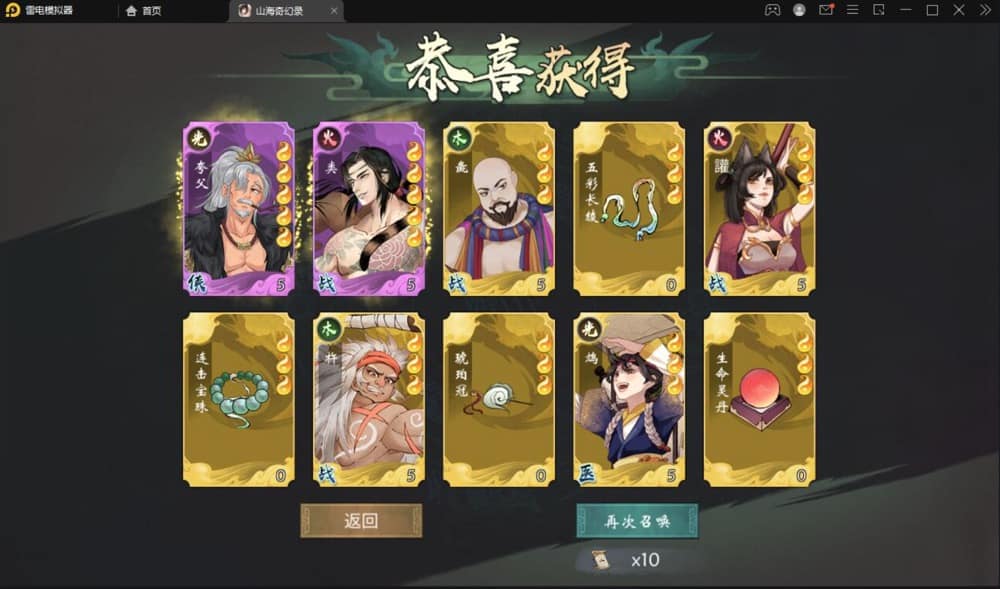Select the 夸父 purple hero card
Viewport: 1000px width, 589px height.
(239, 209)
